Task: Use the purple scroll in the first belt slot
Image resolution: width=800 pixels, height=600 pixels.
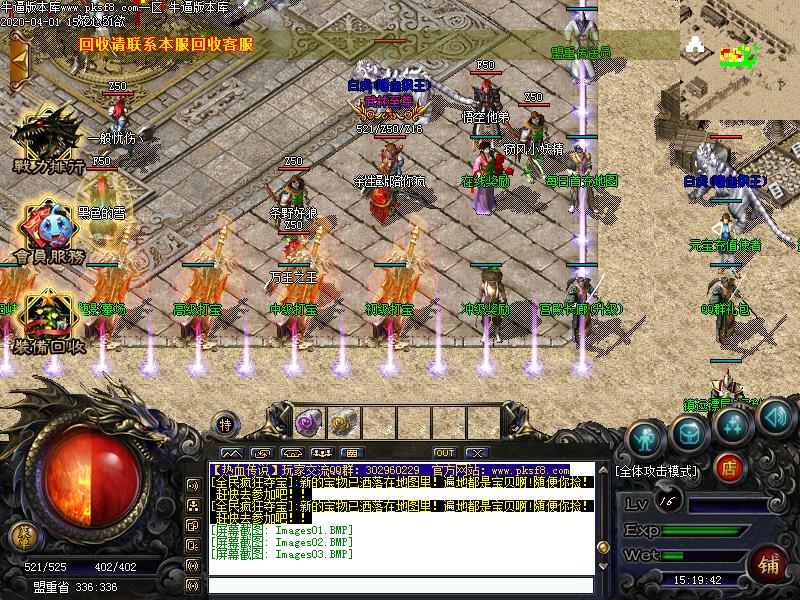Action: 308,421
